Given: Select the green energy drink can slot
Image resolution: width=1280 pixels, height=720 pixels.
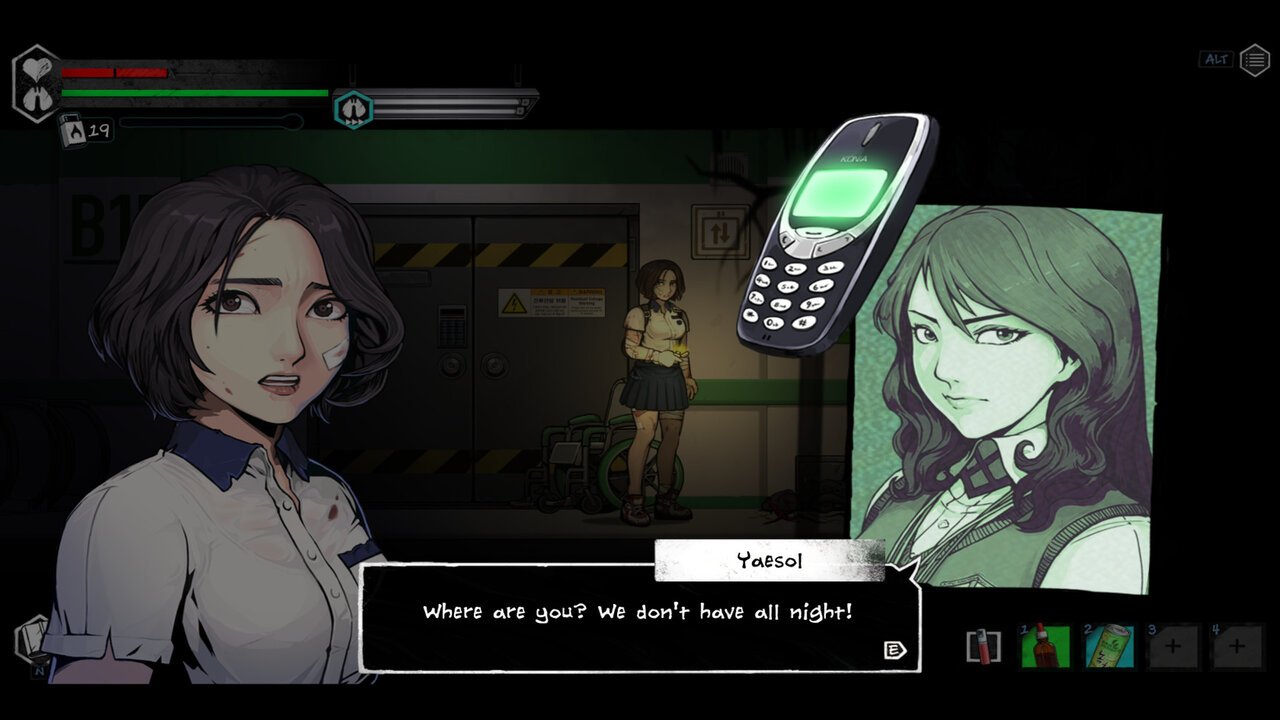Looking at the screenshot, I should click(1109, 647).
